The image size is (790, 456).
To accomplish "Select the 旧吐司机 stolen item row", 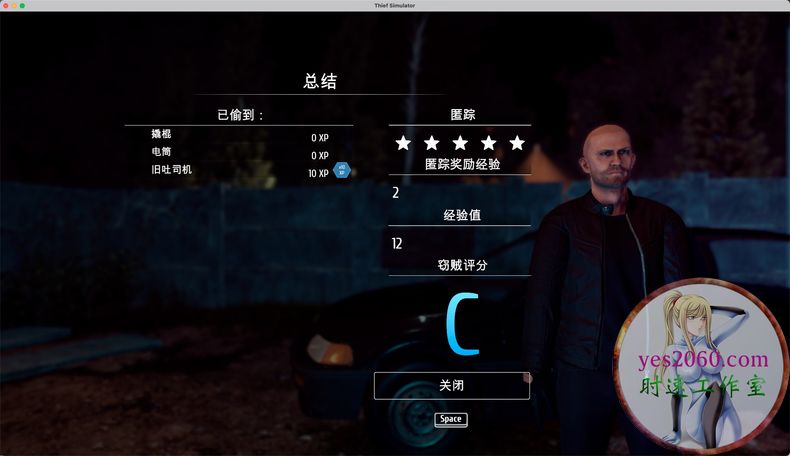I will [238, 171].
